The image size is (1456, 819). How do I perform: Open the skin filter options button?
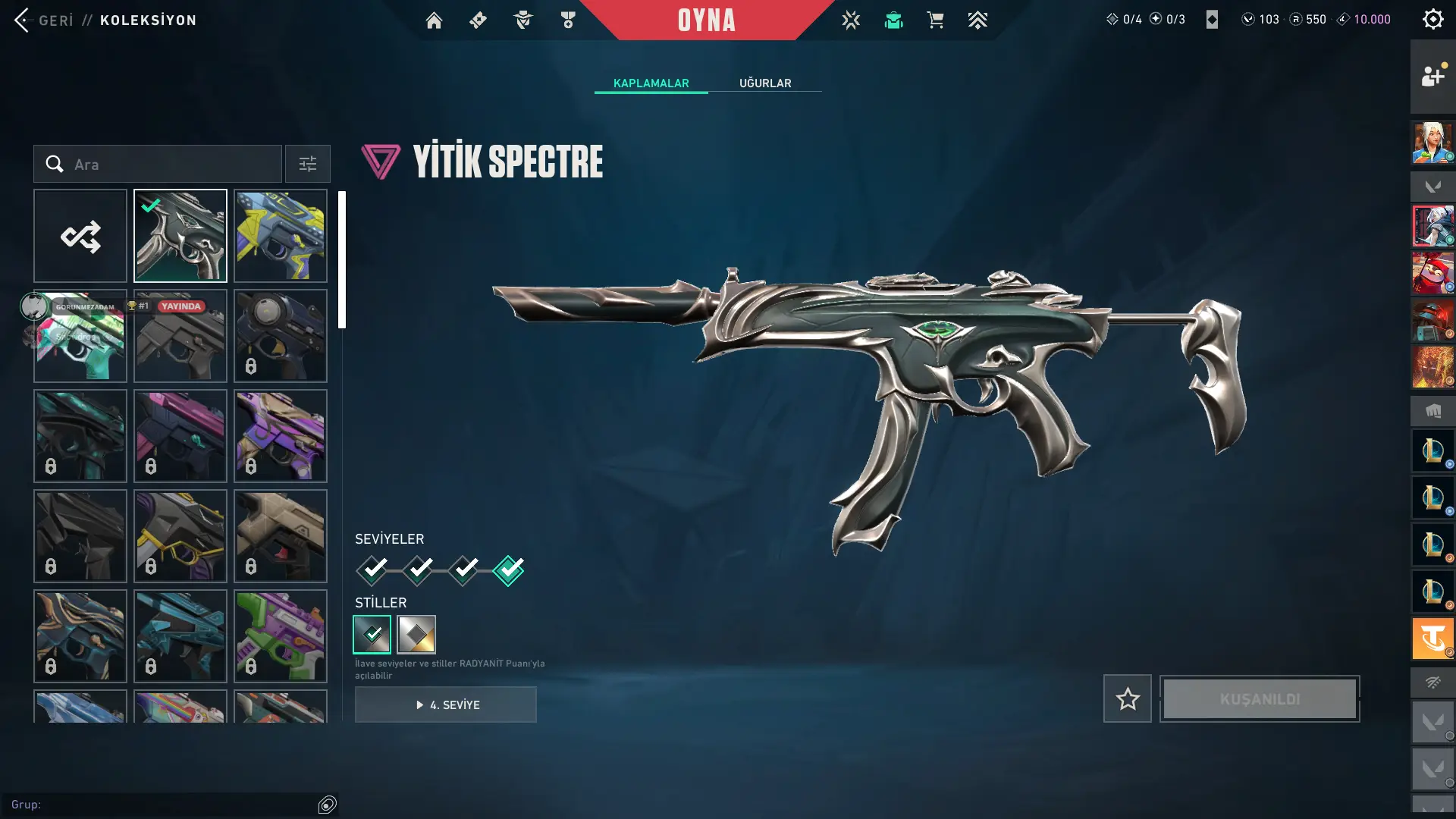pos(308,164)
